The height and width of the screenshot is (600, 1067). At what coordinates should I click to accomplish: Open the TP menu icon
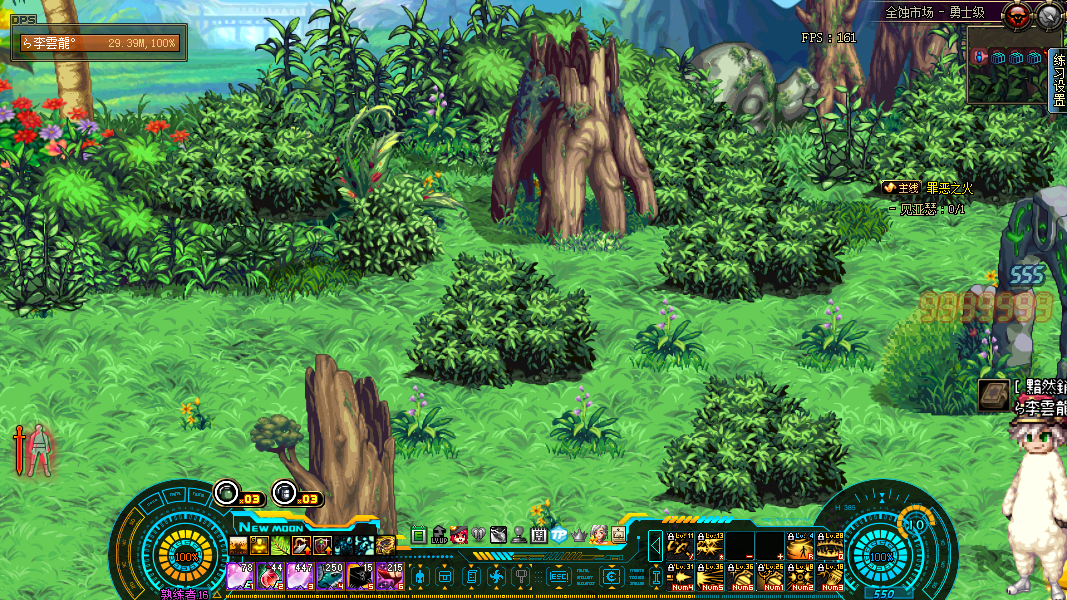559,535
